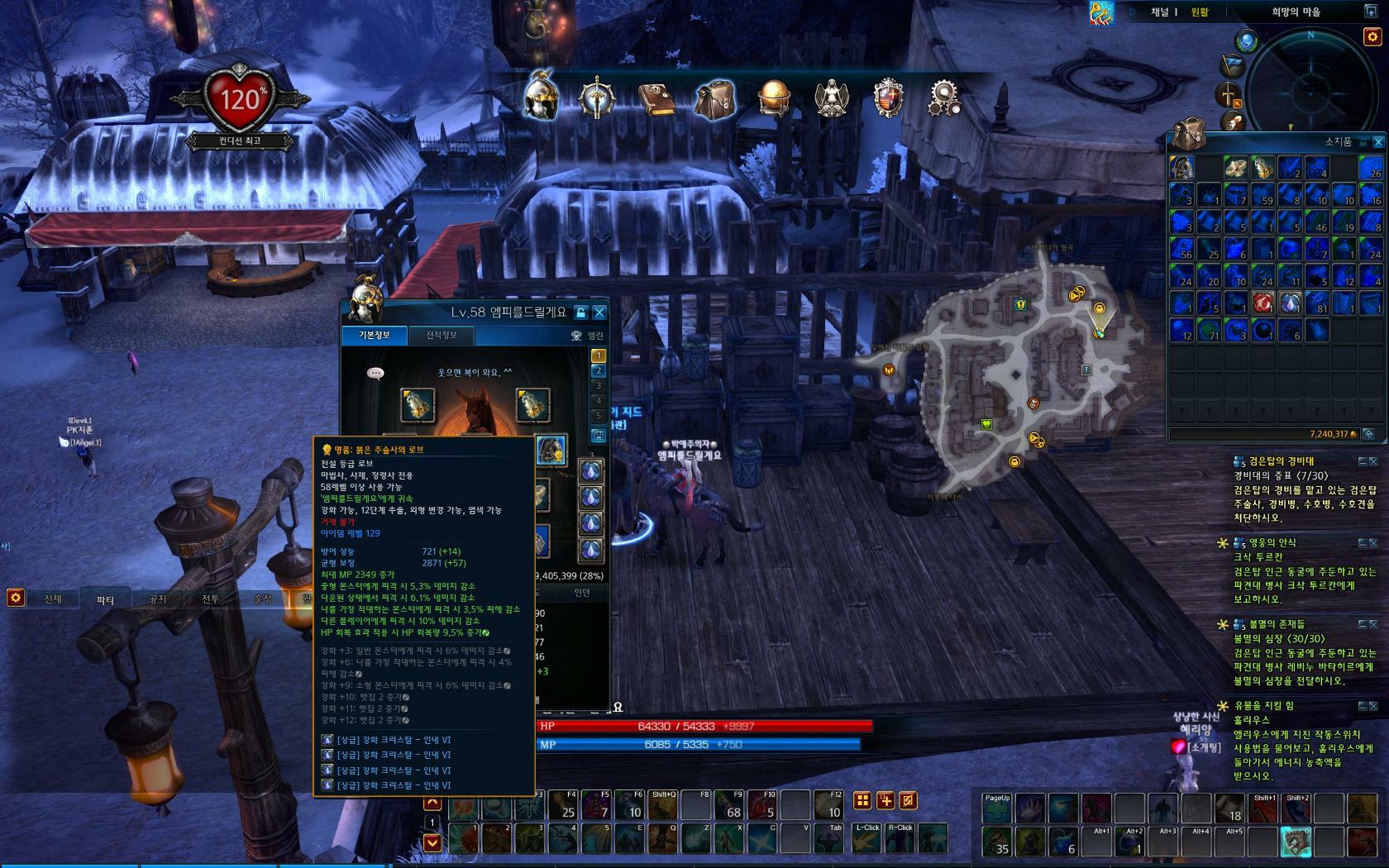Image resolution: width=1389 pixels, height=868 pixels.
Task: Close the 소지품 inventory window
Action: 1378,142
